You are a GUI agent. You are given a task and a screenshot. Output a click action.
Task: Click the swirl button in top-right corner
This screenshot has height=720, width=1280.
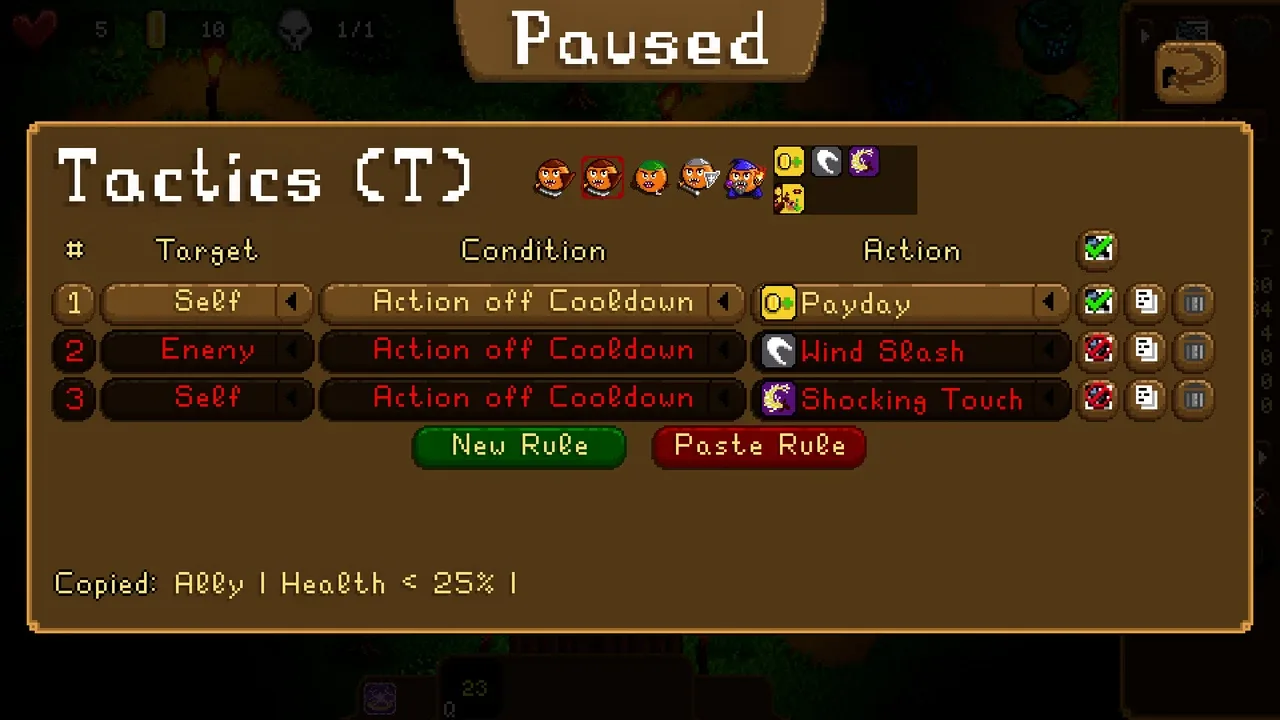click(1190, 72)
